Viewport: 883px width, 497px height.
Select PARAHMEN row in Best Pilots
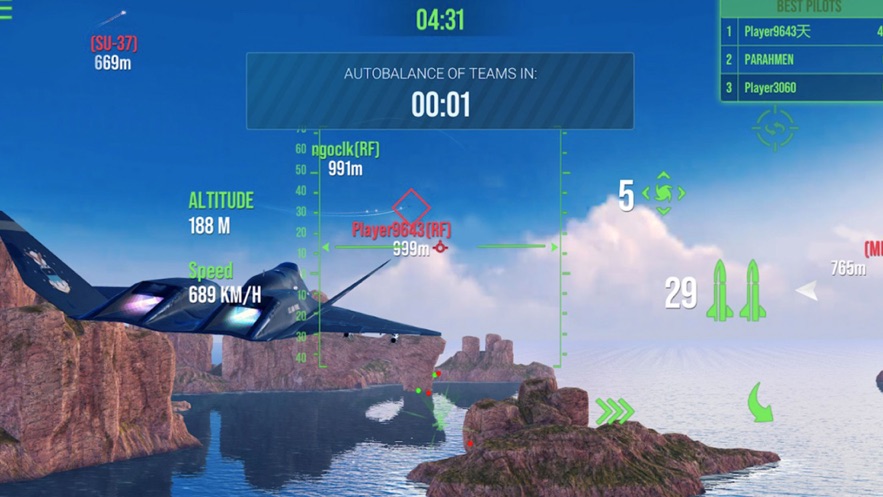click(x=801, y=60)
